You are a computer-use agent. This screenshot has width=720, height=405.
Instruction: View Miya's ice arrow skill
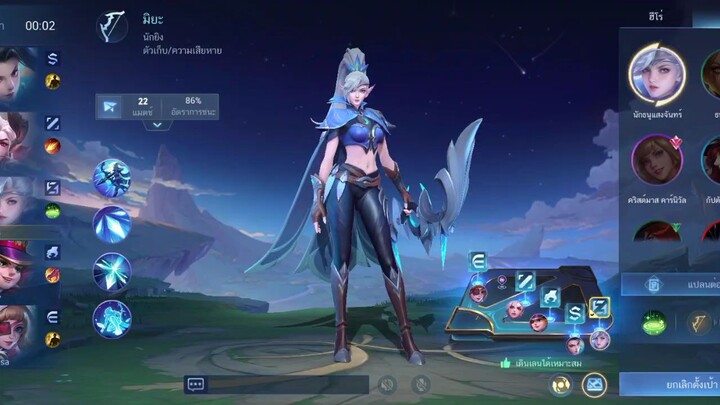click(112, 224)
